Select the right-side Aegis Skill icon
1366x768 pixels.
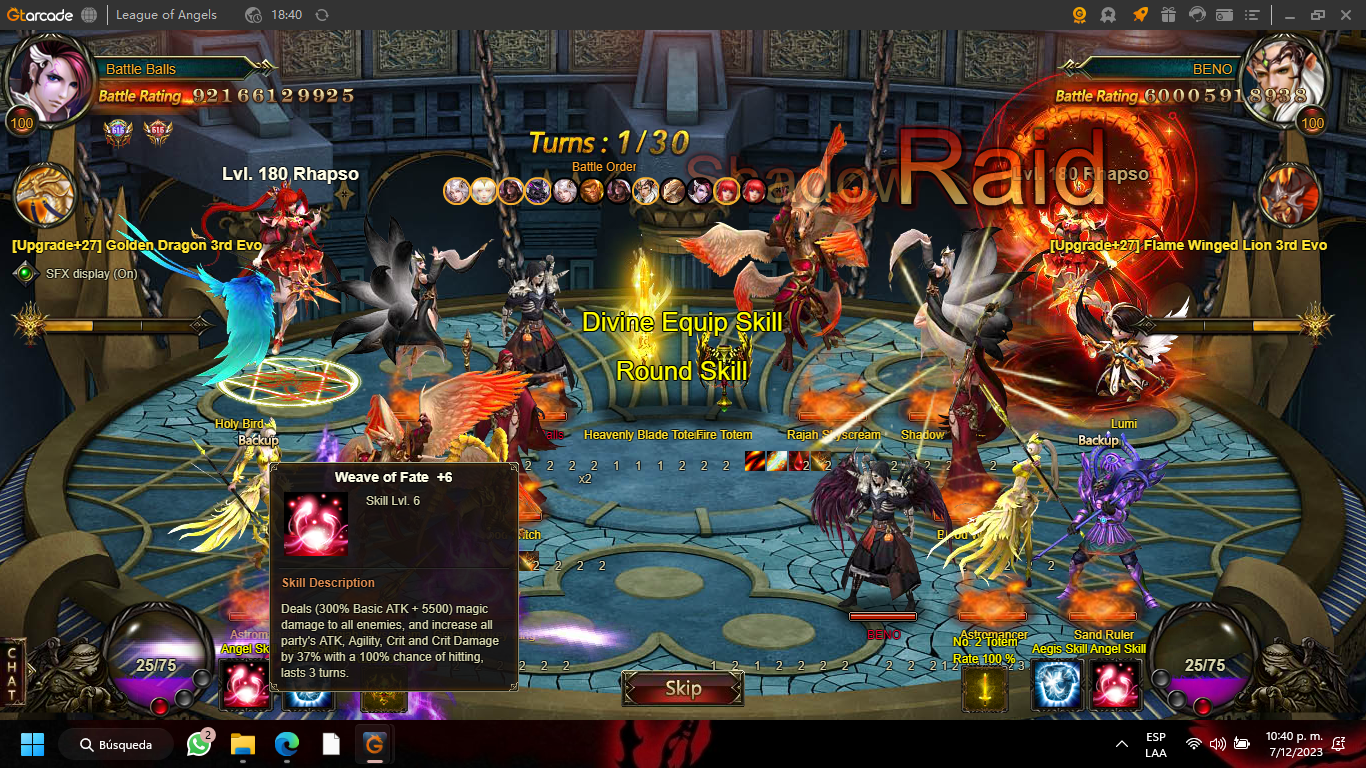pos(1059,686)
